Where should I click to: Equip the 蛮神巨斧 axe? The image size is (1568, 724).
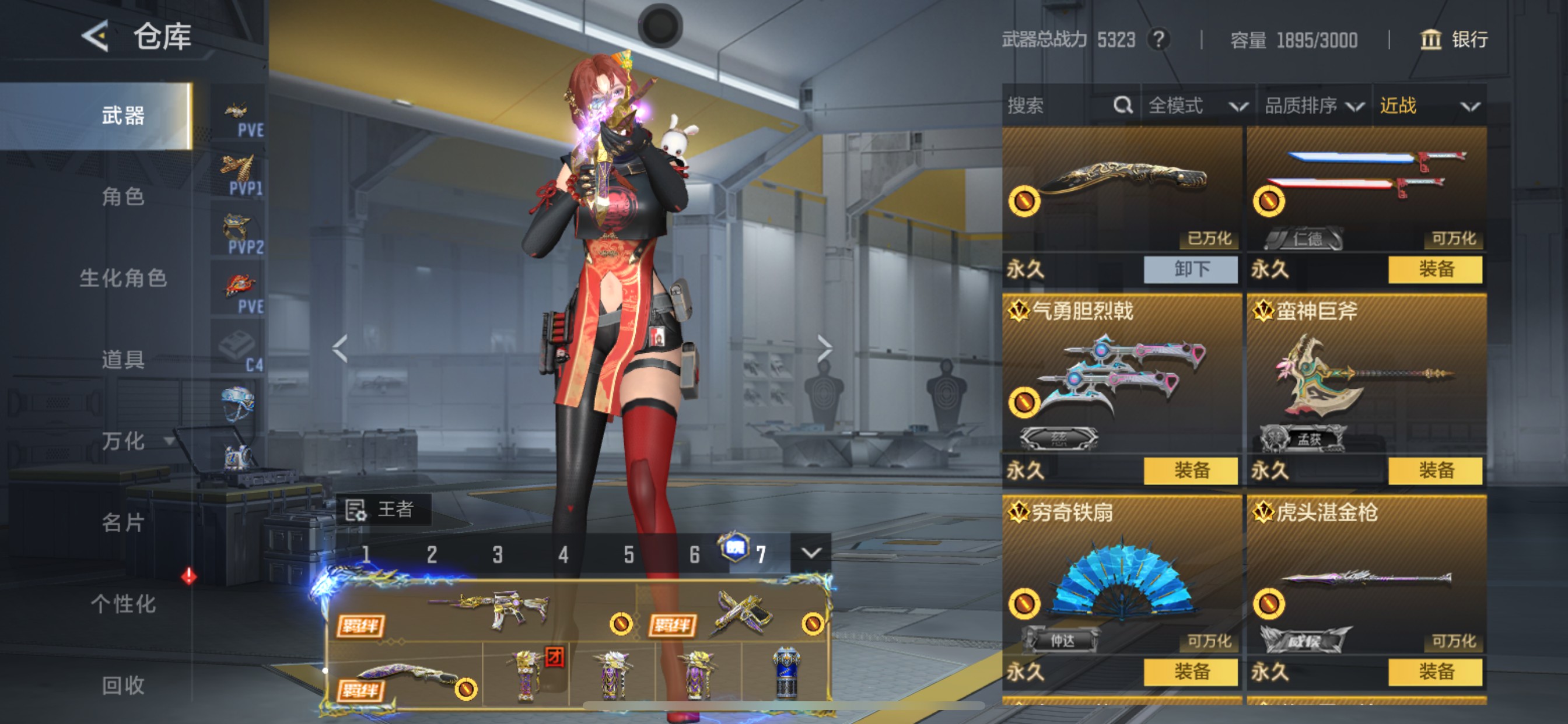pyautogui.click(x=1436, y=470)
